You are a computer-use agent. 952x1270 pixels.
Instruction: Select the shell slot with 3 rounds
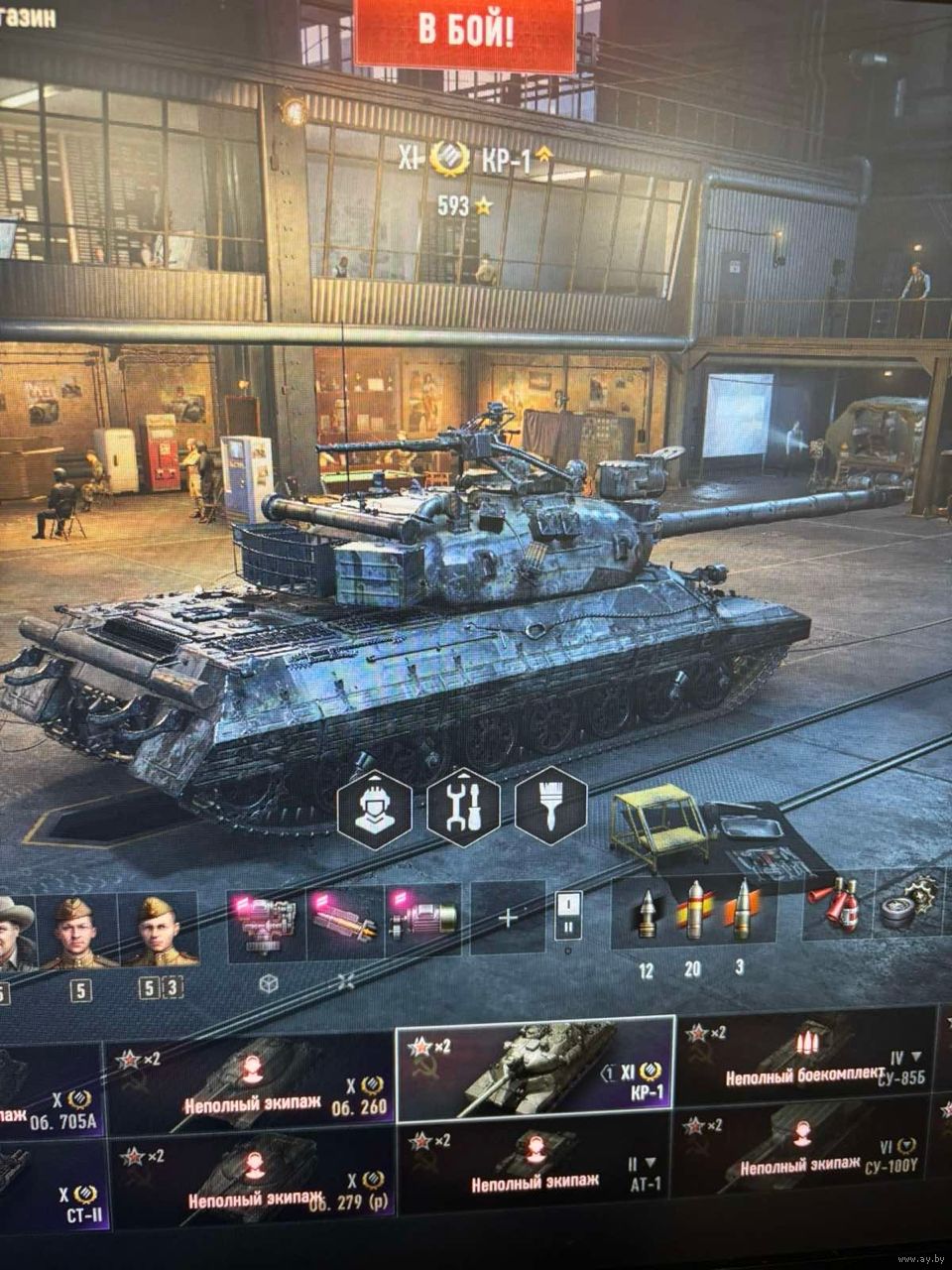tap(740, 912)
